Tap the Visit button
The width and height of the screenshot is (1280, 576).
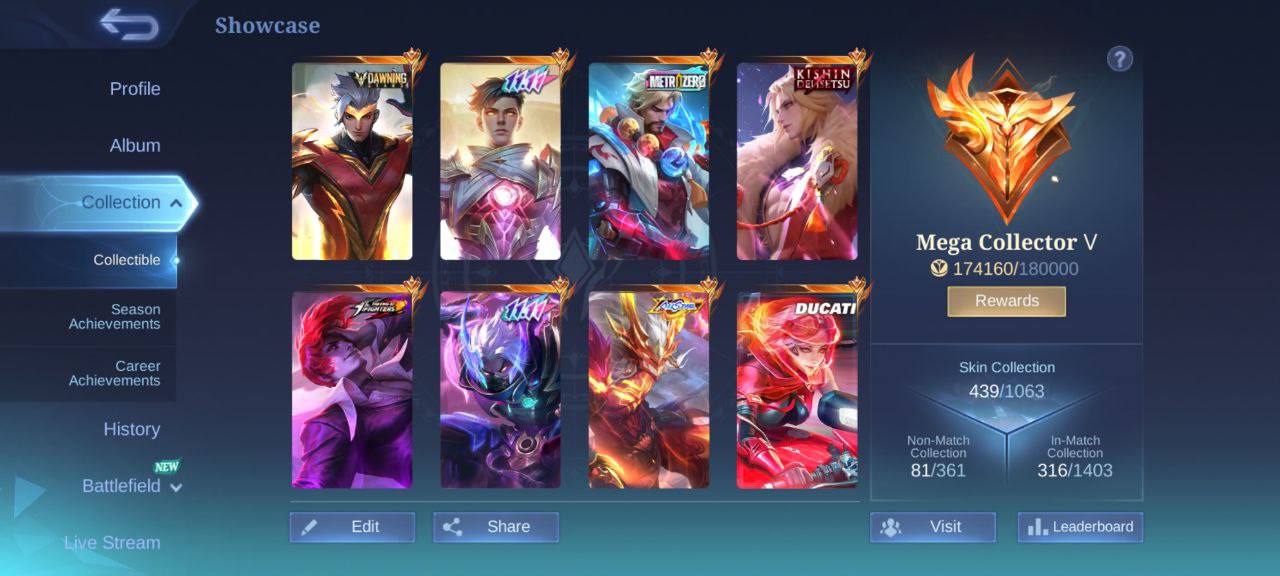tap(932, 527)
